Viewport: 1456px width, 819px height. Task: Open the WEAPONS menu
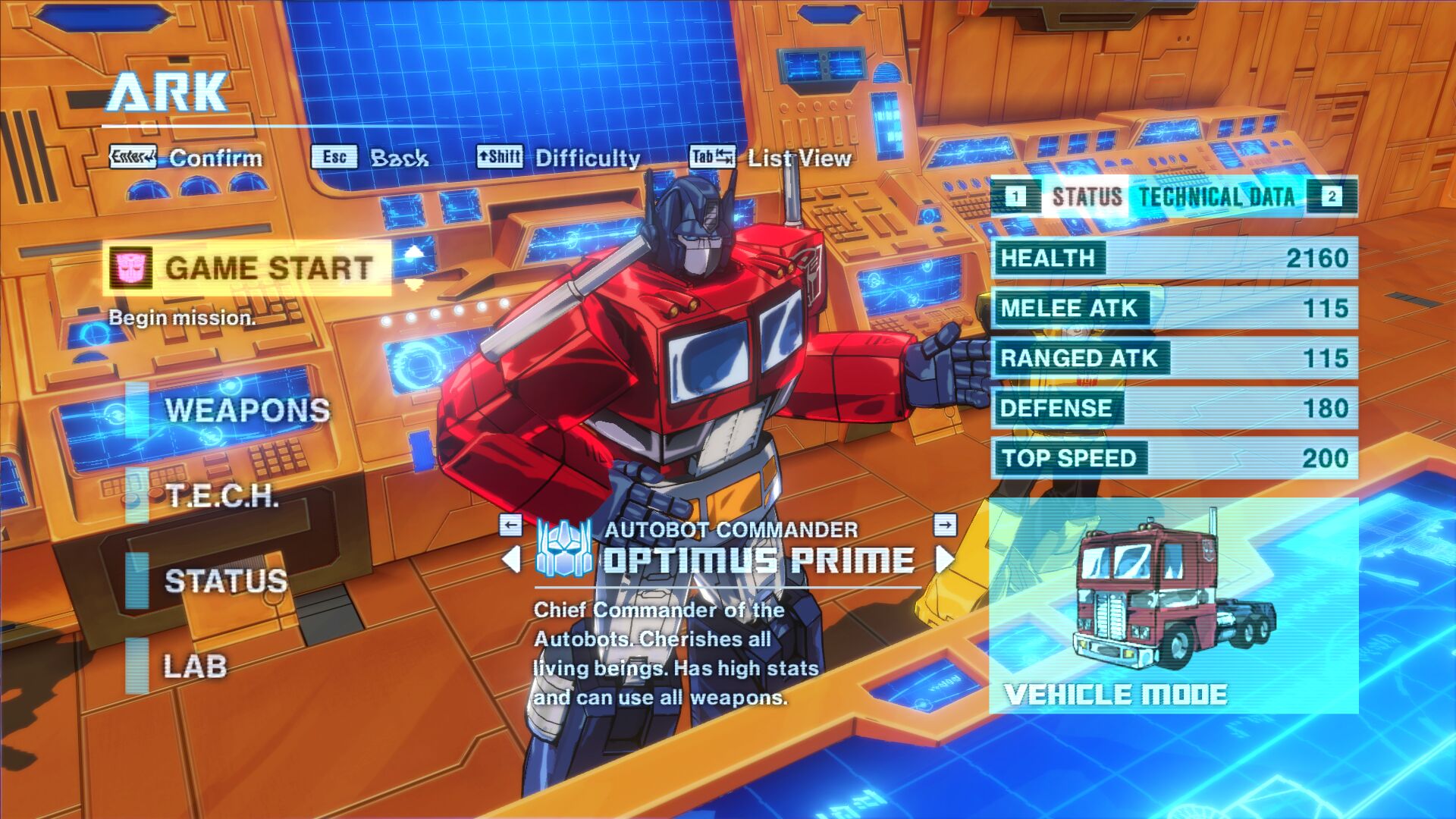pos(246,410)
